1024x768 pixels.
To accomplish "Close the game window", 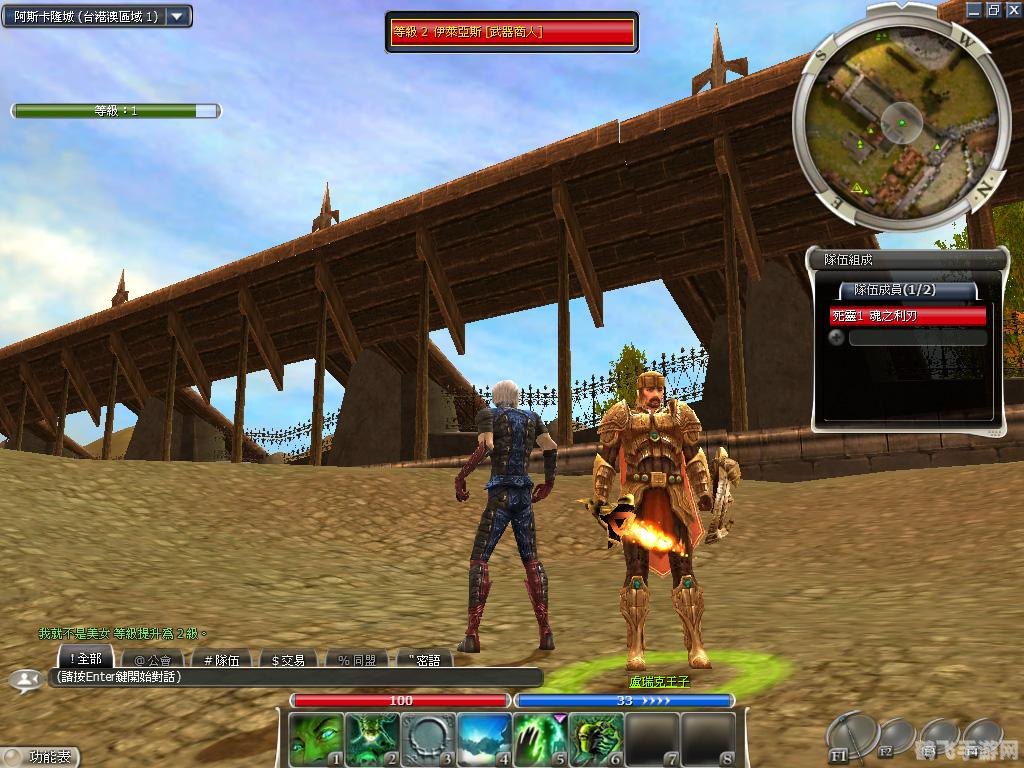I will [x=1012, y=9].
